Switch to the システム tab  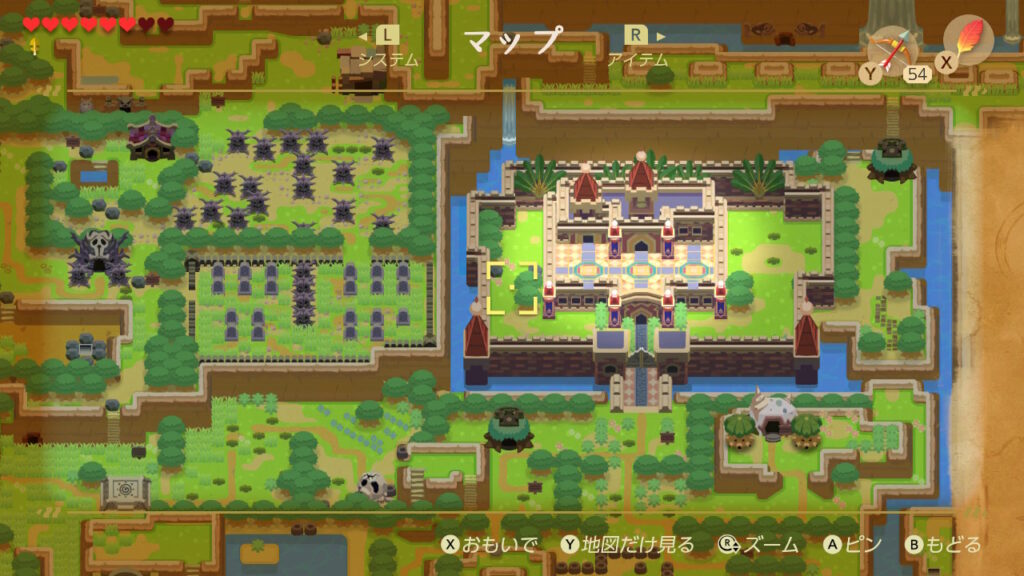click(x=388, y=58)
